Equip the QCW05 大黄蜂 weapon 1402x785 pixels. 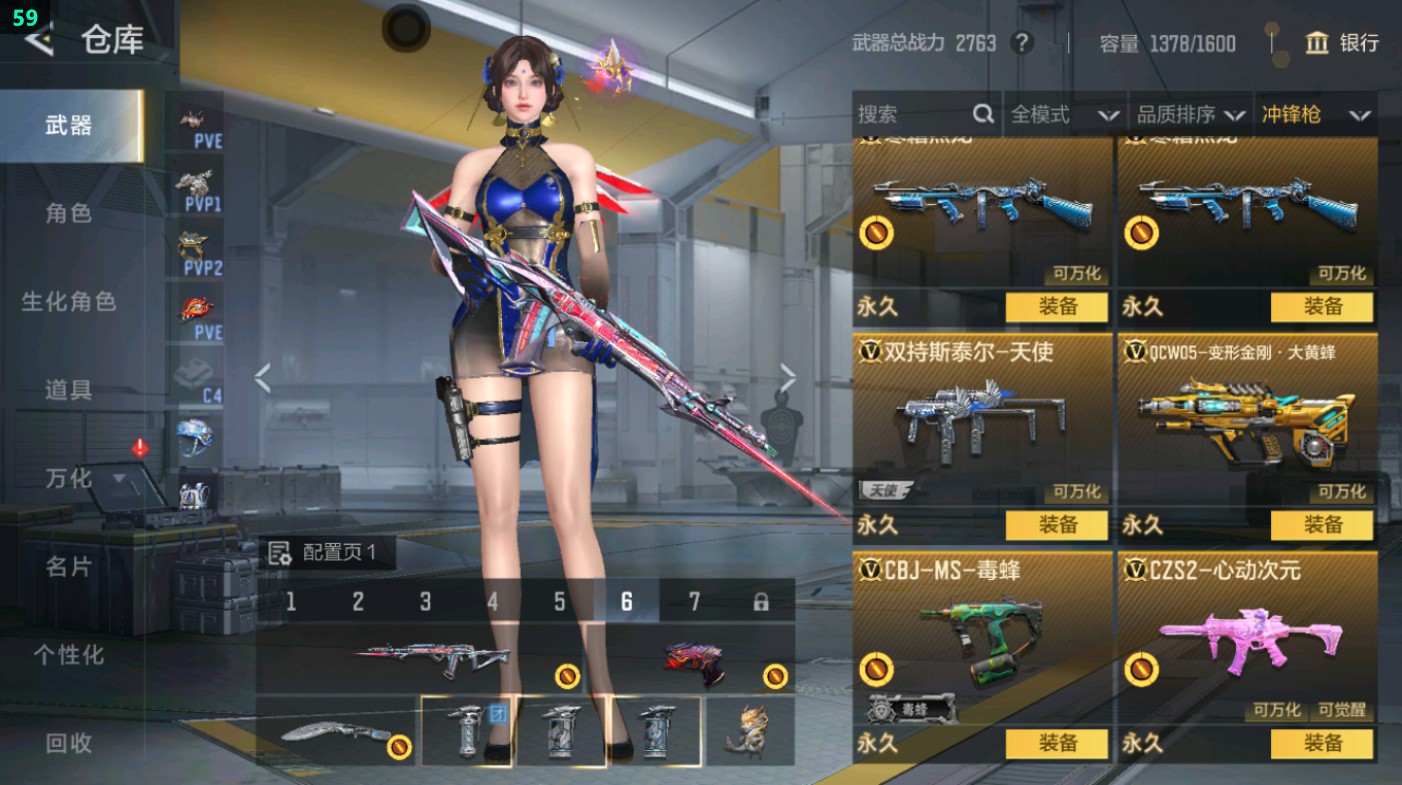click(1322, 525)
